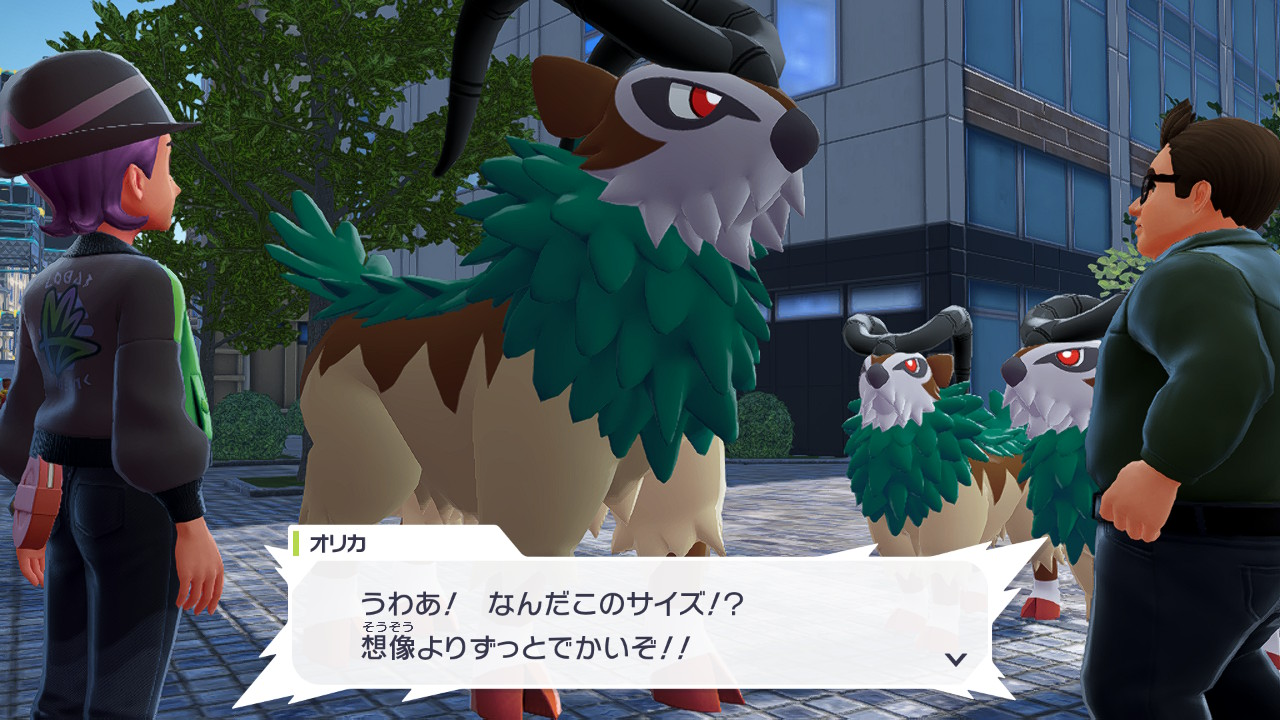Click the green bar beside the name tag
The width and height of the screenshot is (1280, 720).
(x=296, y=542)
